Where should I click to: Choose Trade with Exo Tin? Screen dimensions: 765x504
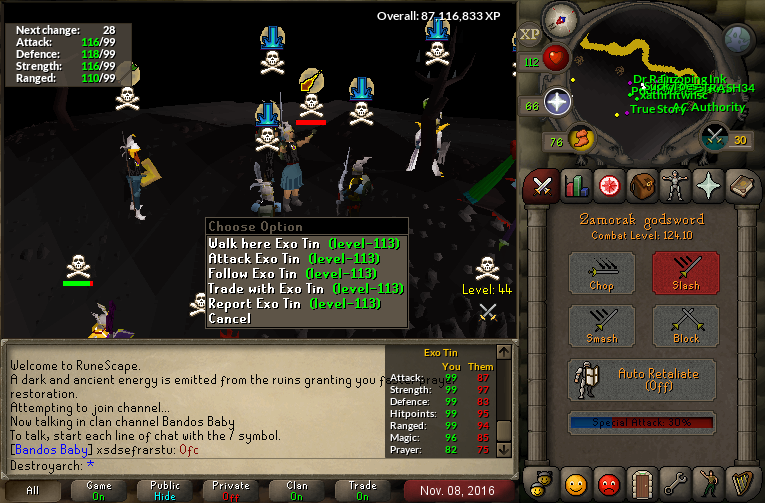[305, 288]
